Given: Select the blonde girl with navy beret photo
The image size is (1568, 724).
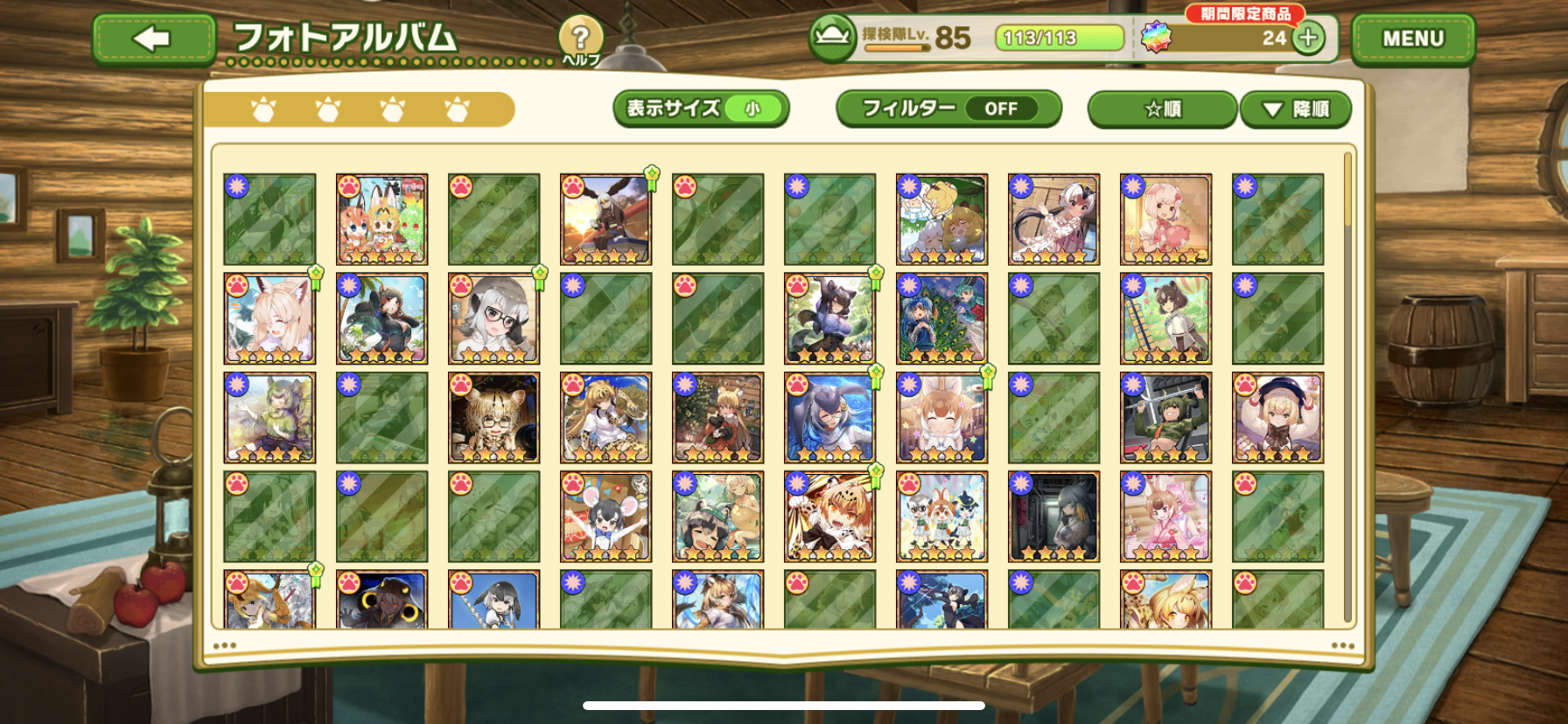Looking at the screenshot, I should tap(1277, 418).
